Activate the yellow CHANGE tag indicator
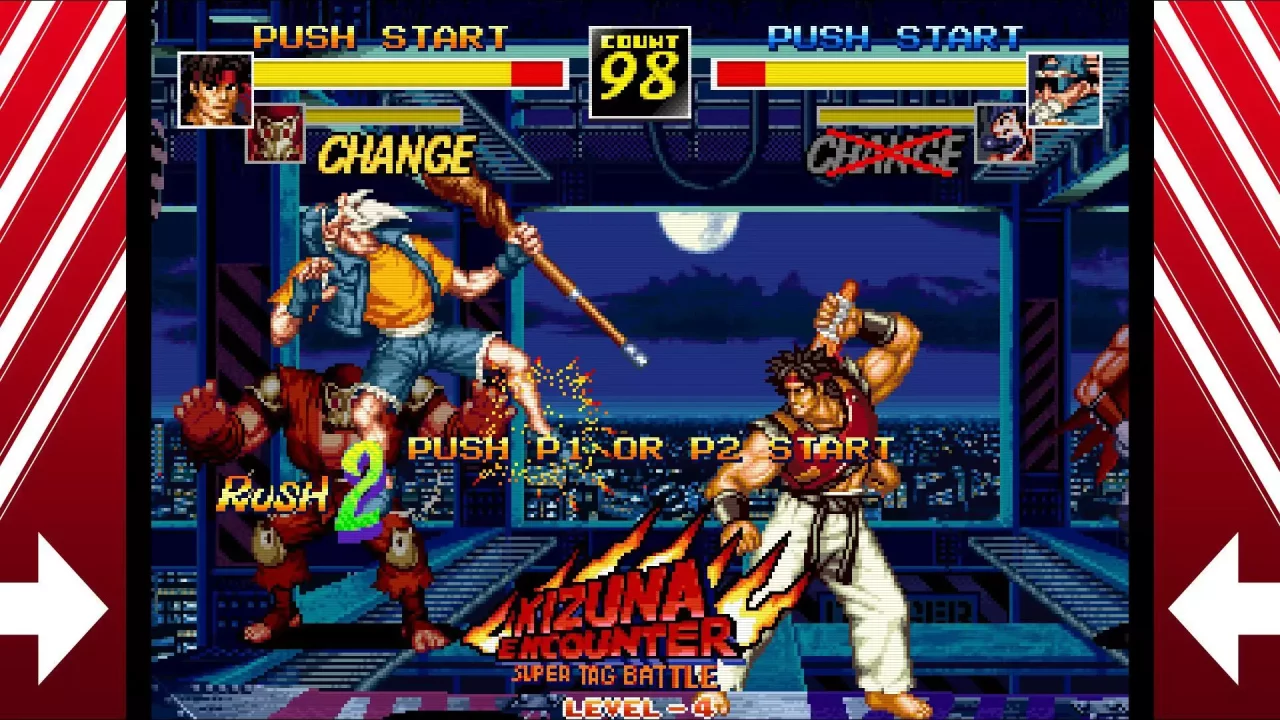Screen dimensions: 1280x720 pyautogui.click(x=396, y=156)
